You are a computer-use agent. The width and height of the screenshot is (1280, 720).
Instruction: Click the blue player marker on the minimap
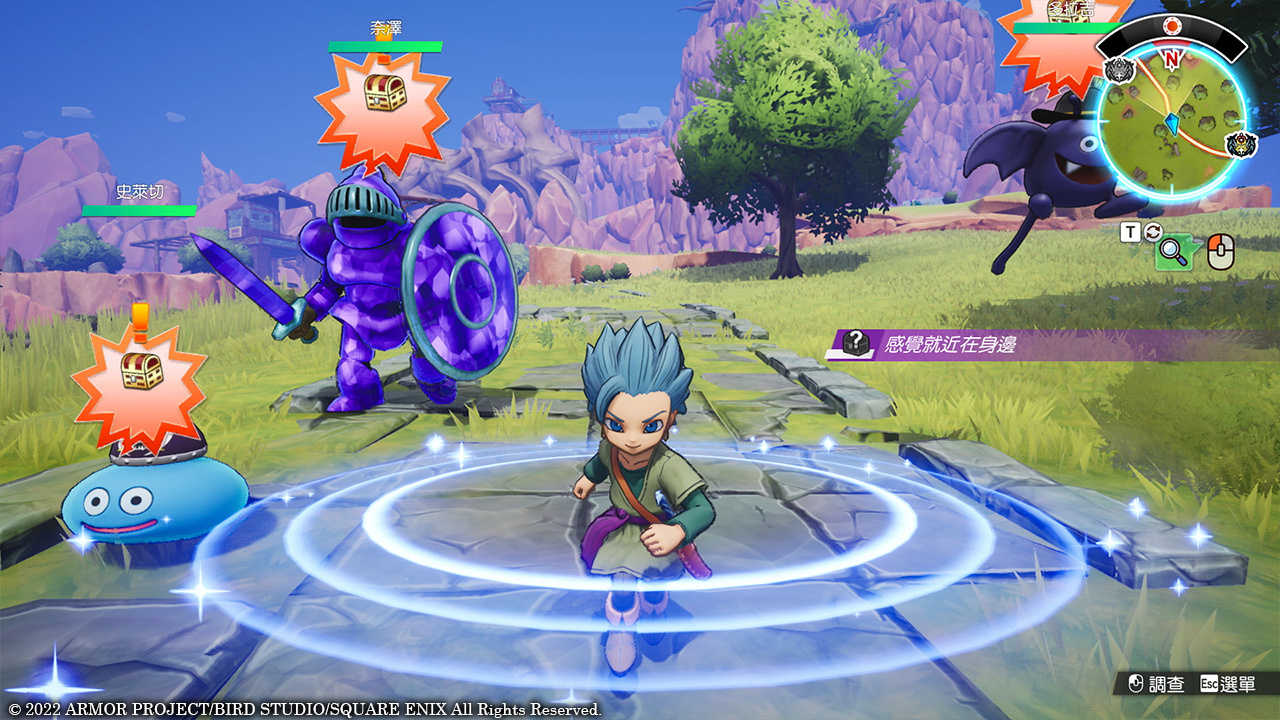point(1172,122)
